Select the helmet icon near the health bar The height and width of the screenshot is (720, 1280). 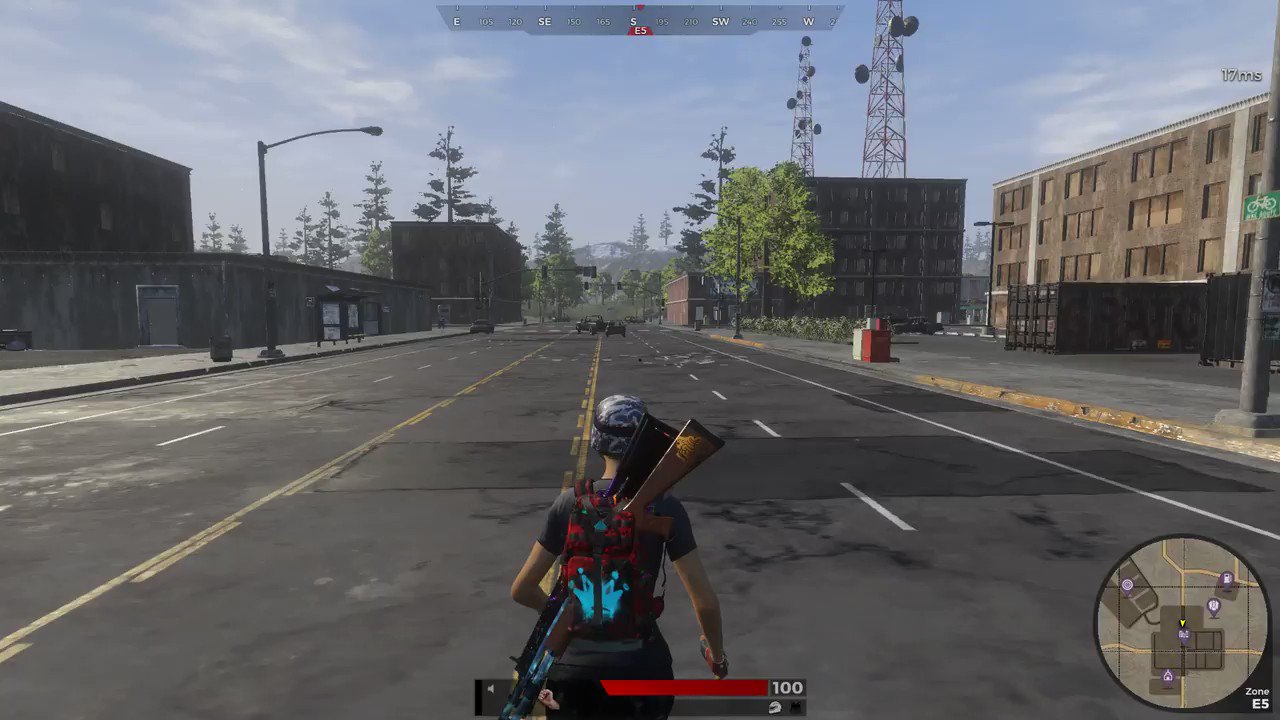pos(776,708)
